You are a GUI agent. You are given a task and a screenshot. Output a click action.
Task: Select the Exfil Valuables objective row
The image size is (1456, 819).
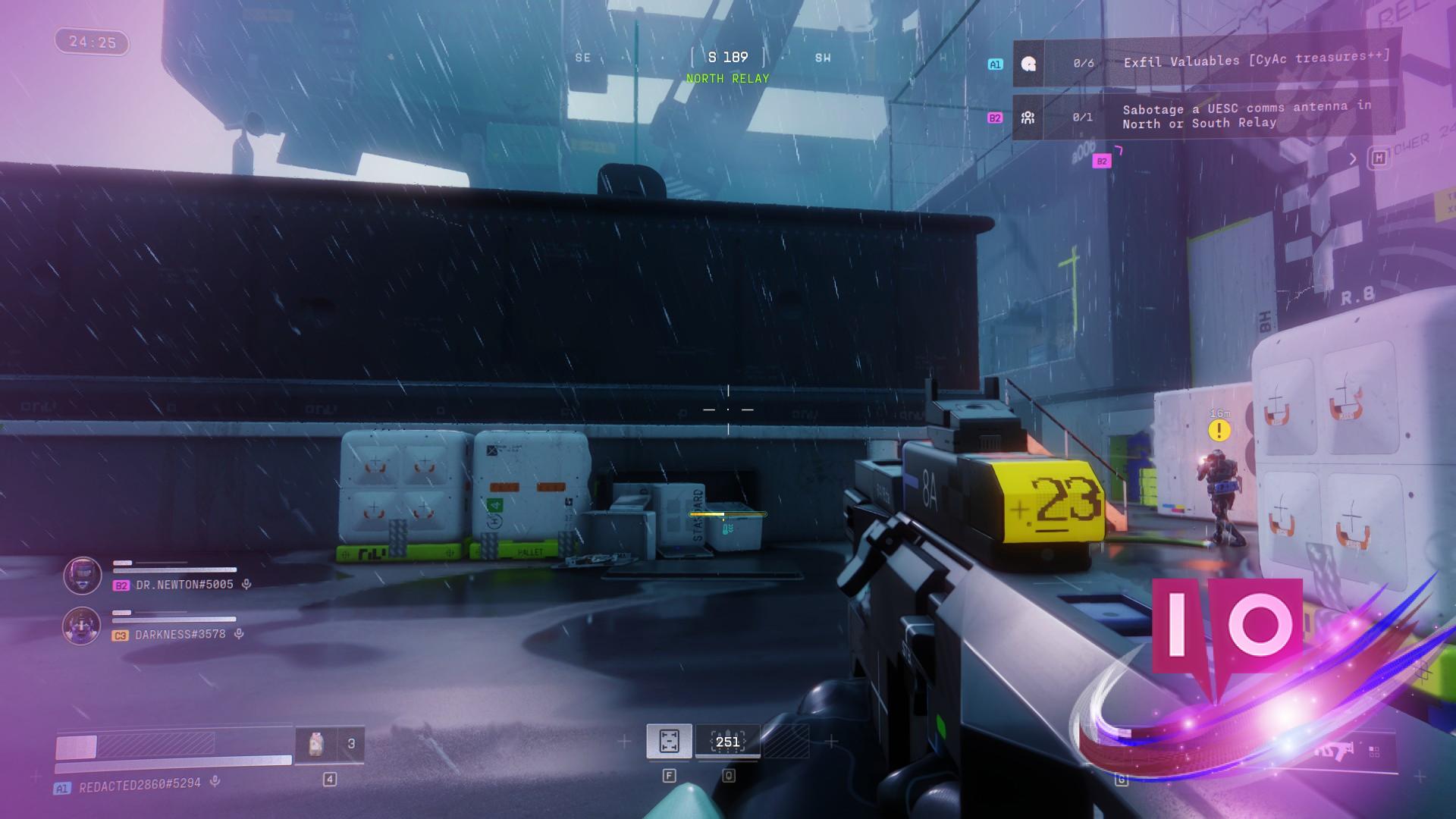click(x=1206, y=62)
